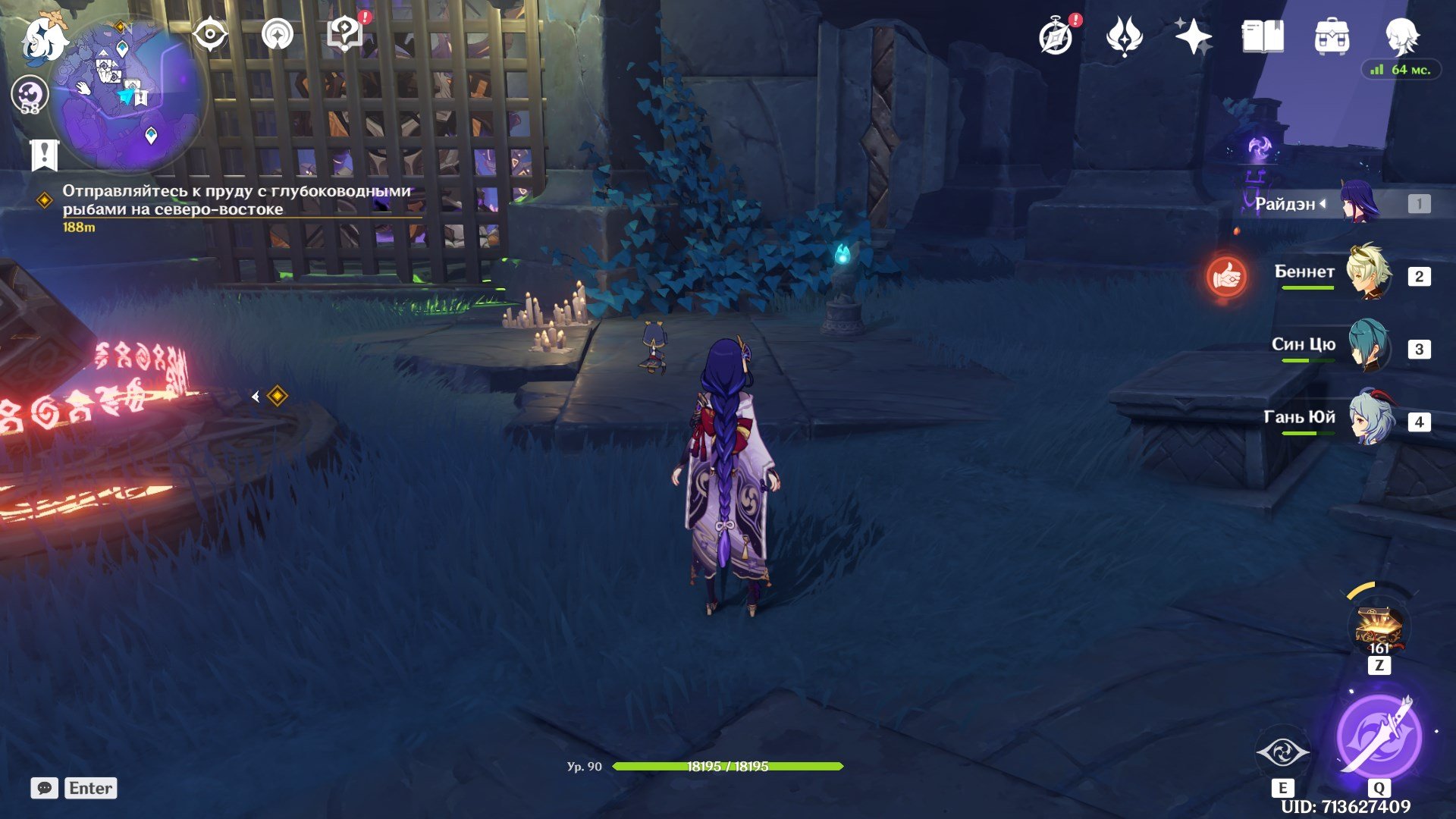Image resolution: width=1456 pixels, height=819 pixels.
Task: Use the elemental skill eye icon
Action: 1282,752
